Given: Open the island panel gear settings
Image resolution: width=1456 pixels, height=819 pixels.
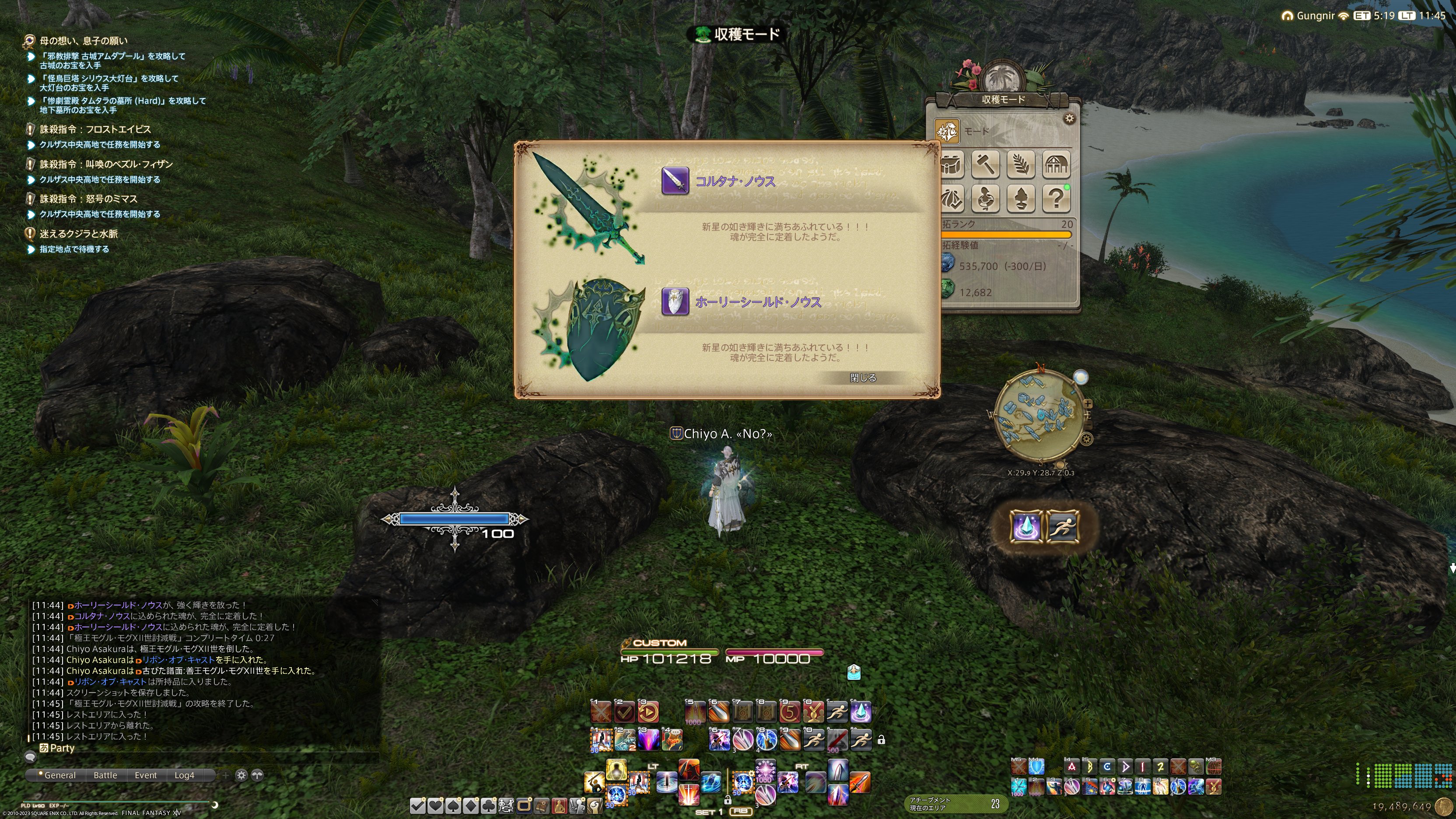Looking at the screenshot, I should point(1069,119).
